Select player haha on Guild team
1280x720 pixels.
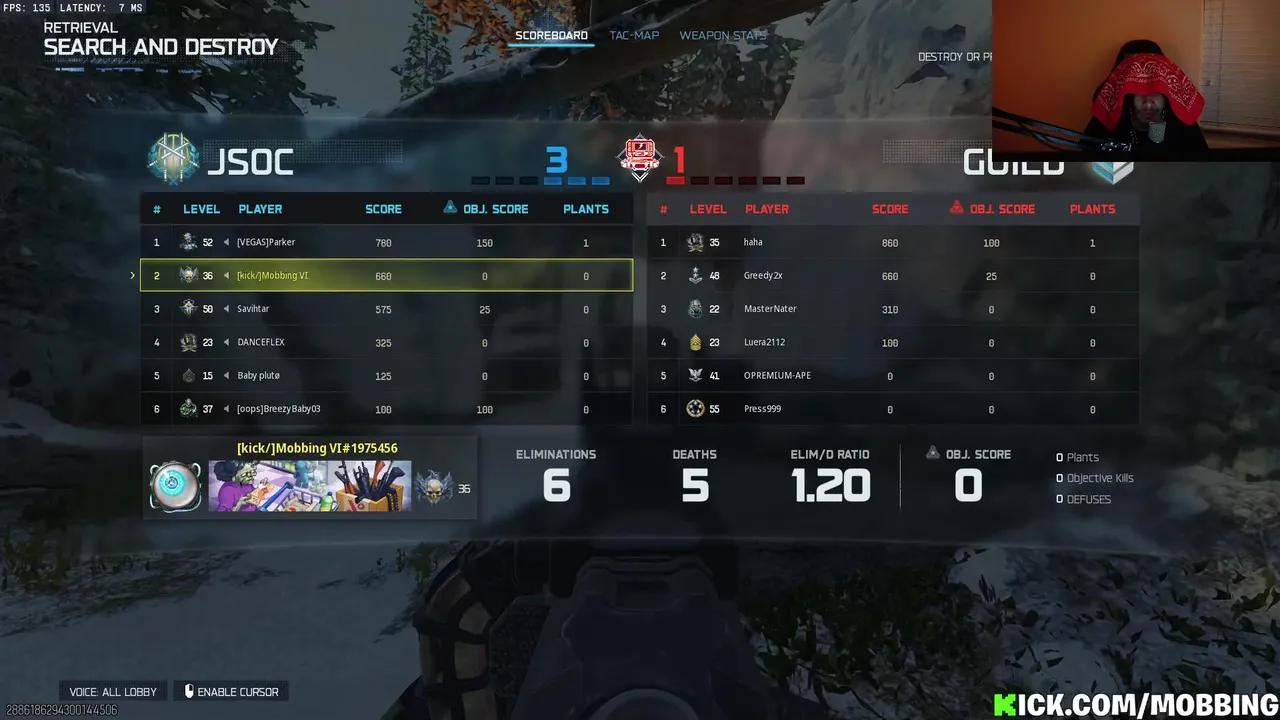(892, 242)
